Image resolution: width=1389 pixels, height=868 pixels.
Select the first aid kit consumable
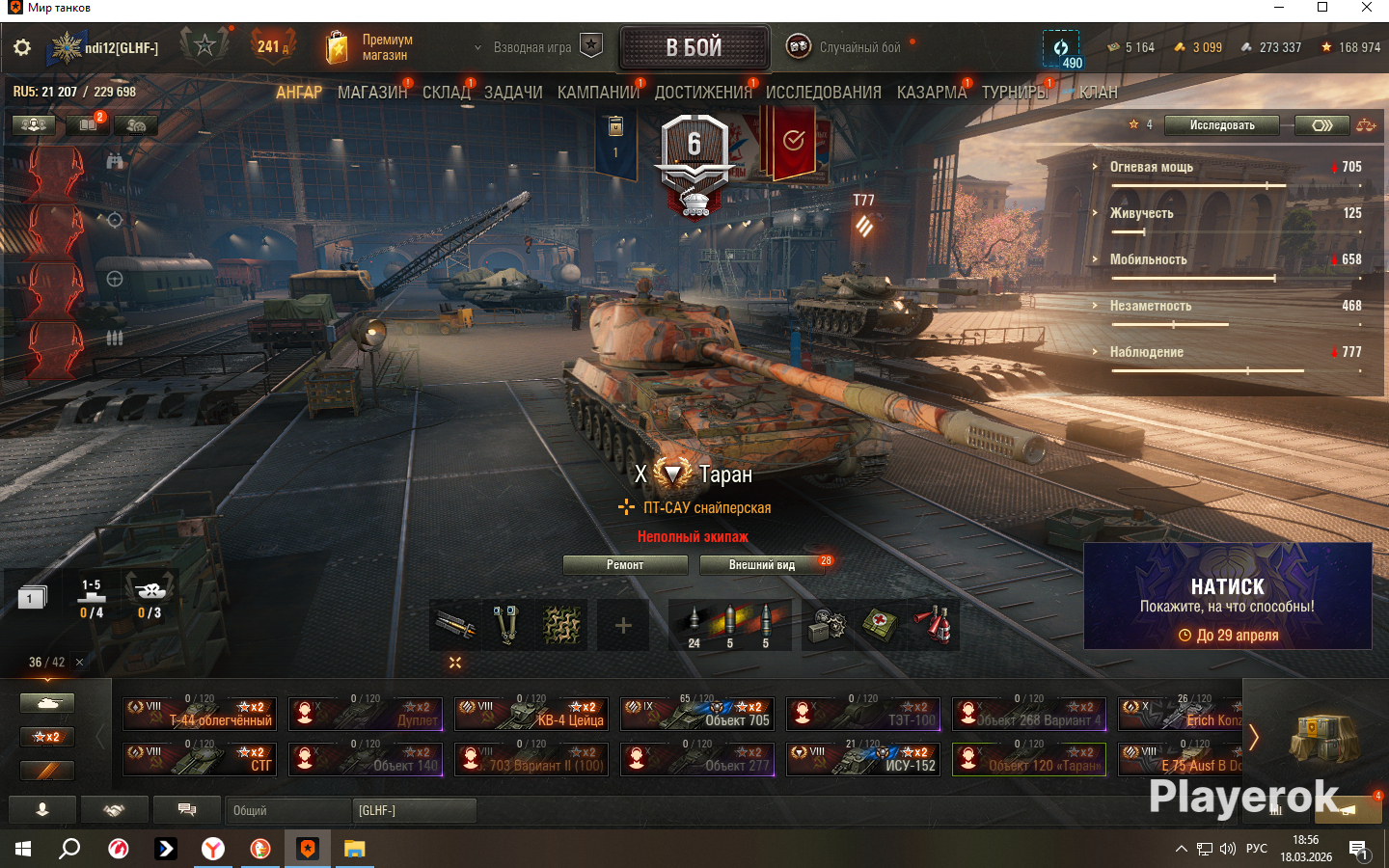(880, 626)
